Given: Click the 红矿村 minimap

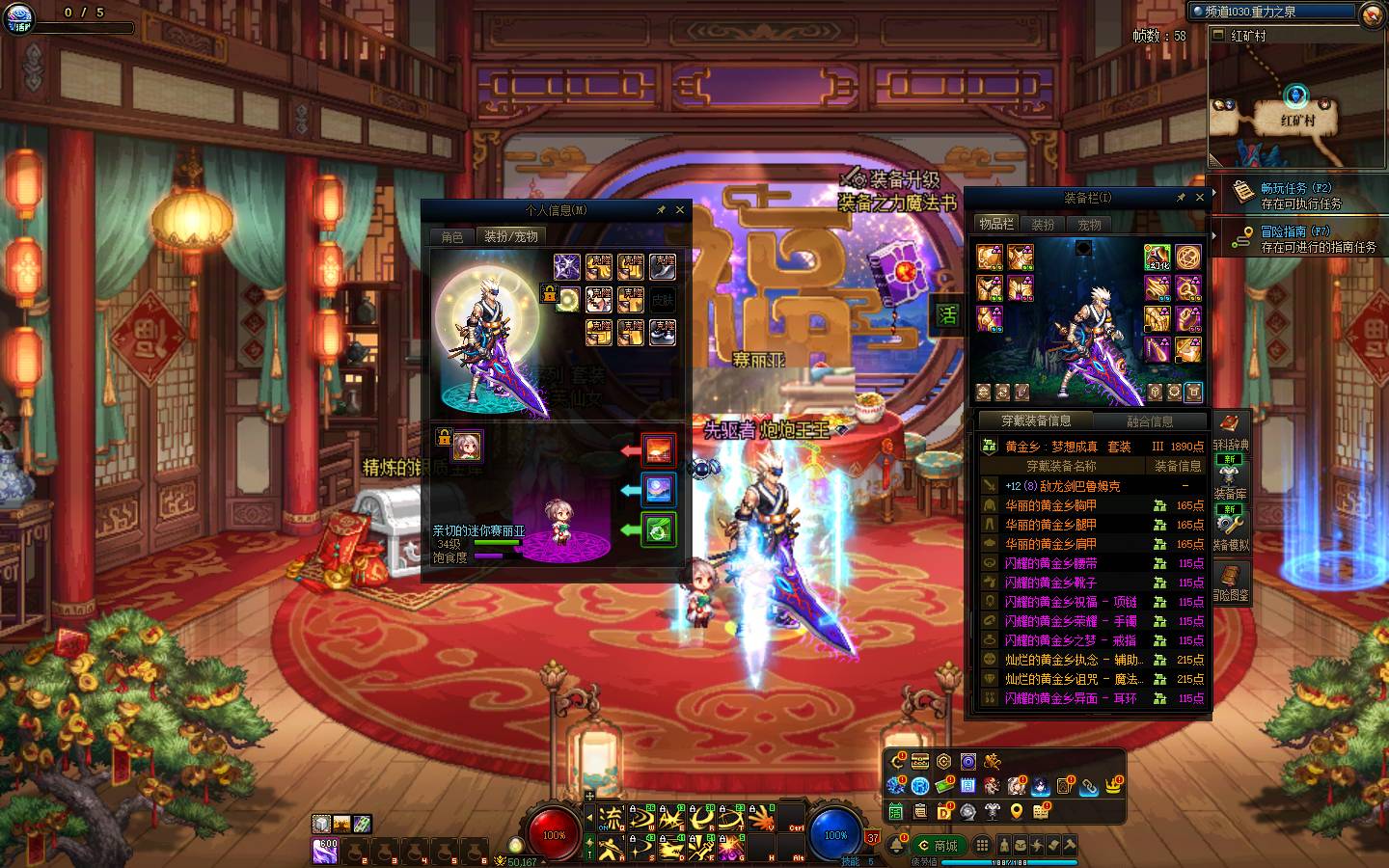Looking at the screenshot, I should pyautogui.click(x=1296, y=106).
